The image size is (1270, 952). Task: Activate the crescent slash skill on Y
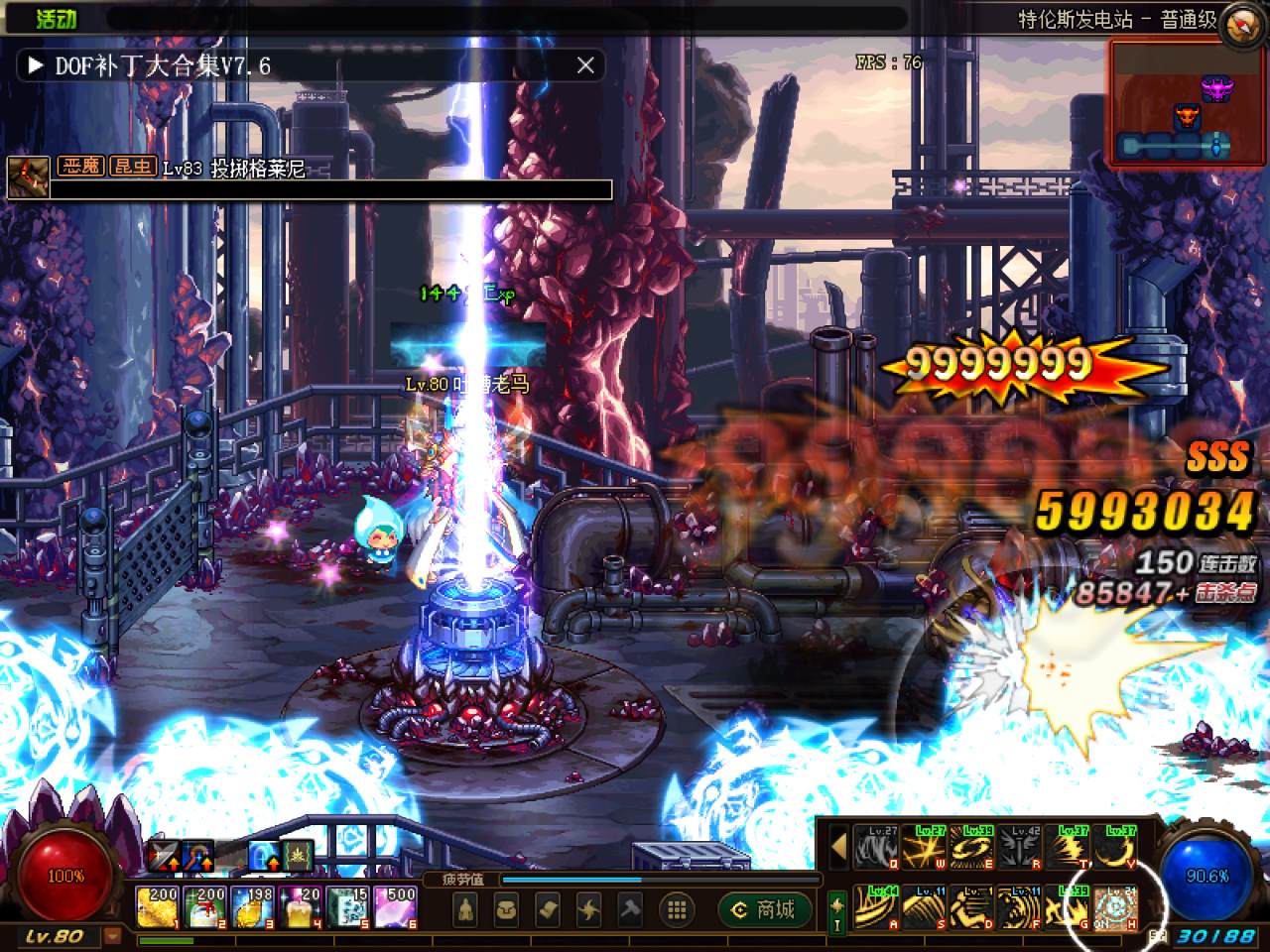1116,847
